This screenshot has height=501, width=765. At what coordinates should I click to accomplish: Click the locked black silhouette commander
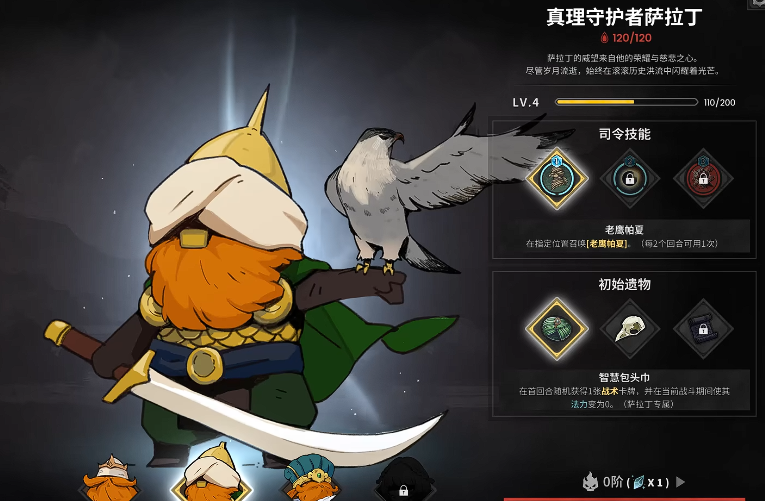coord(402,482)
